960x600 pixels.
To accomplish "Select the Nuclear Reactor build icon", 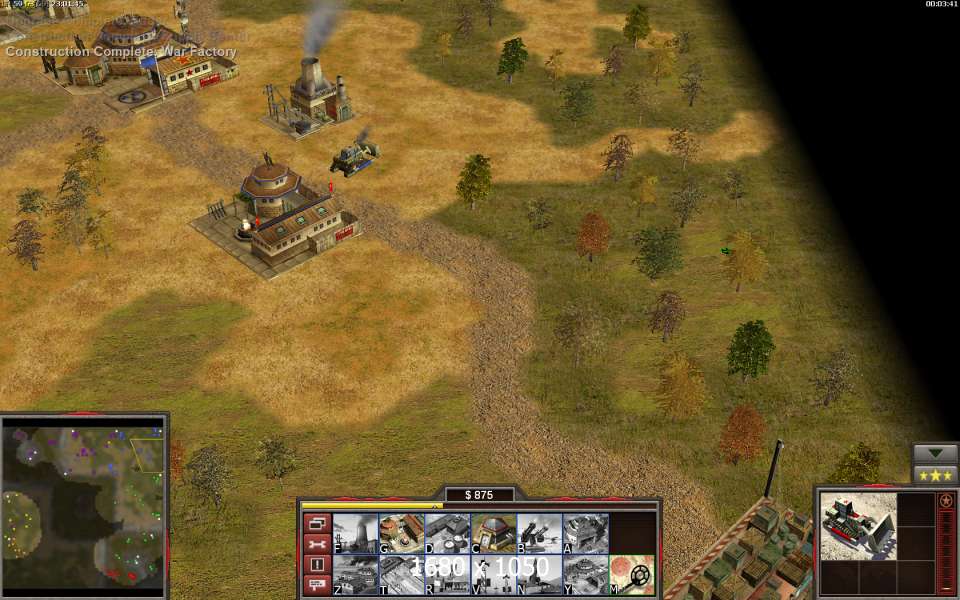I will [x=355, y=533].
